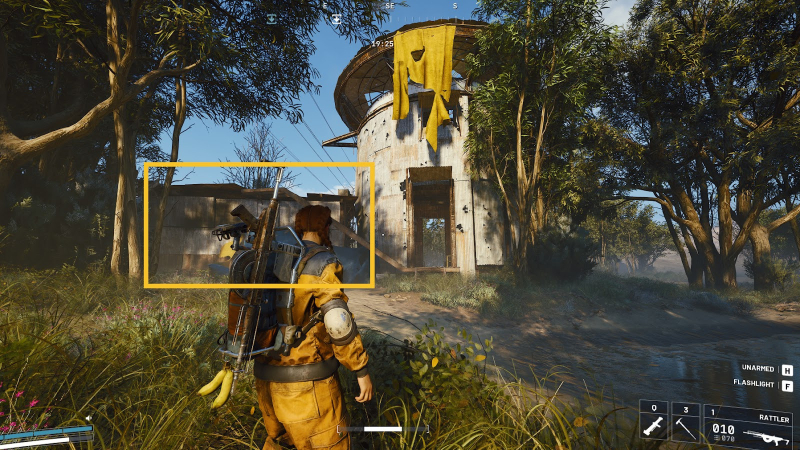
Task: Toggle the Flashlight label
Action: pos(754,384)
